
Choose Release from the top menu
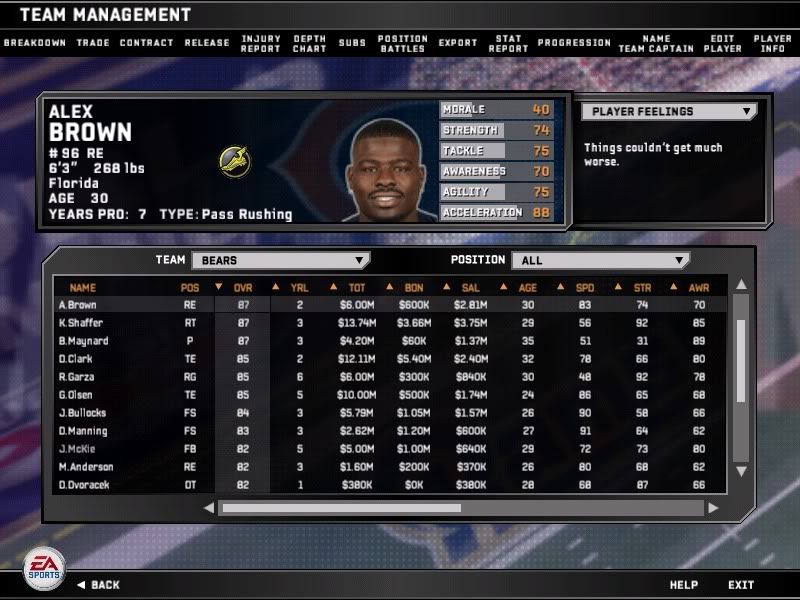coord(207,43)
